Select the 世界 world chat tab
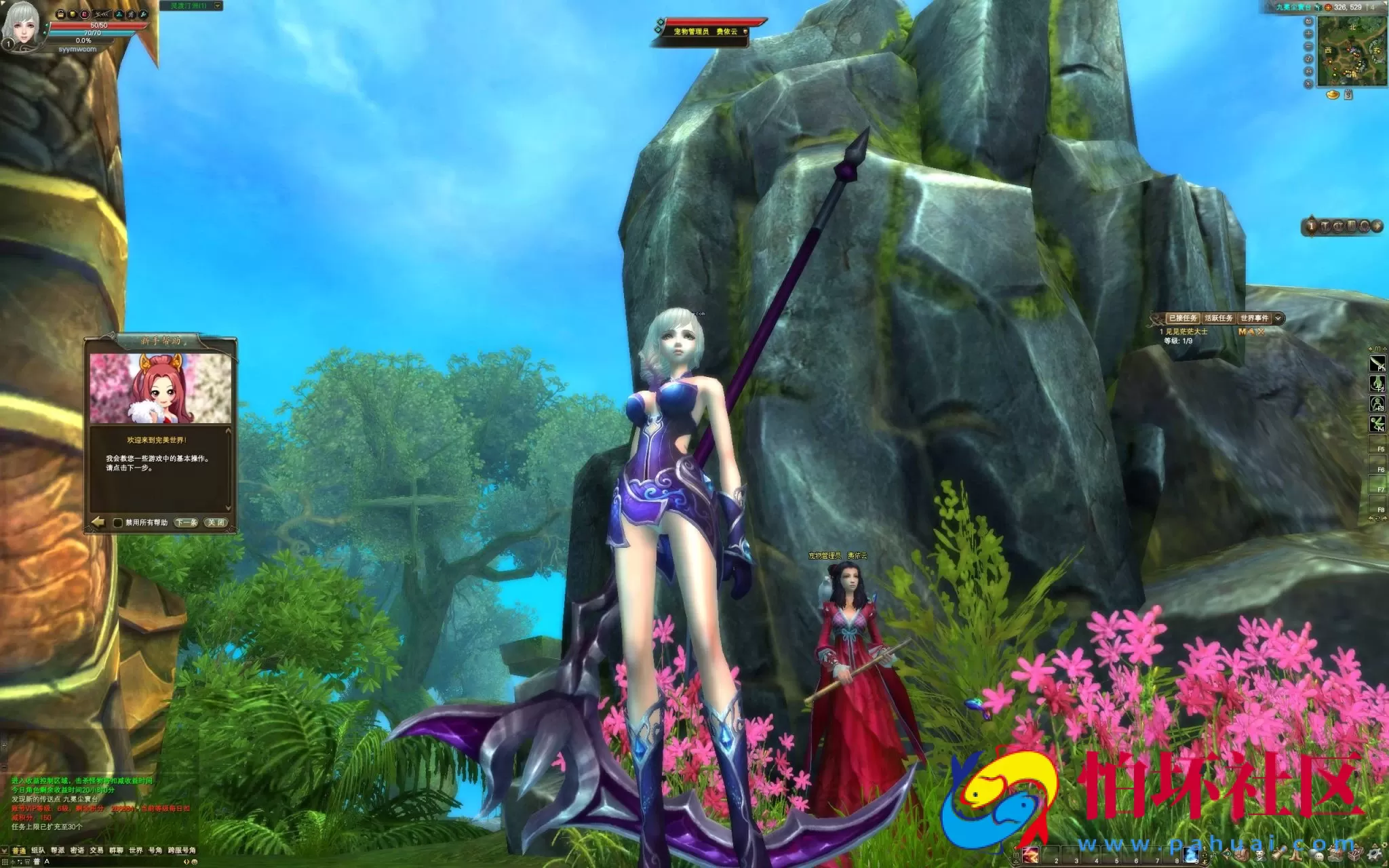Screen dimensions: 1389x868 point(136,850)
